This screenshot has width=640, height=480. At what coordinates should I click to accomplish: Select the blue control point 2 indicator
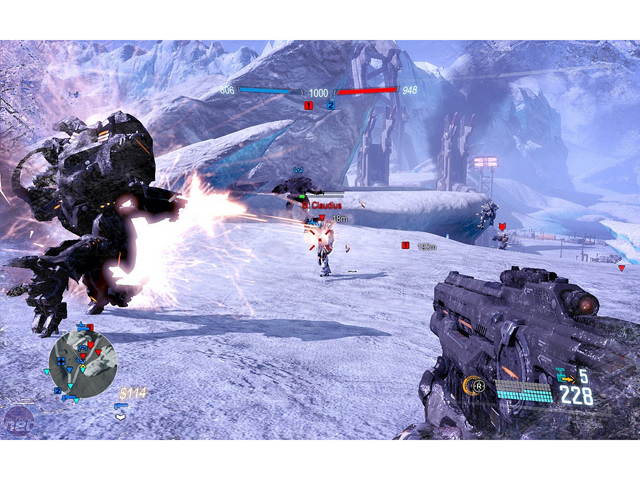tap(330, 104)
